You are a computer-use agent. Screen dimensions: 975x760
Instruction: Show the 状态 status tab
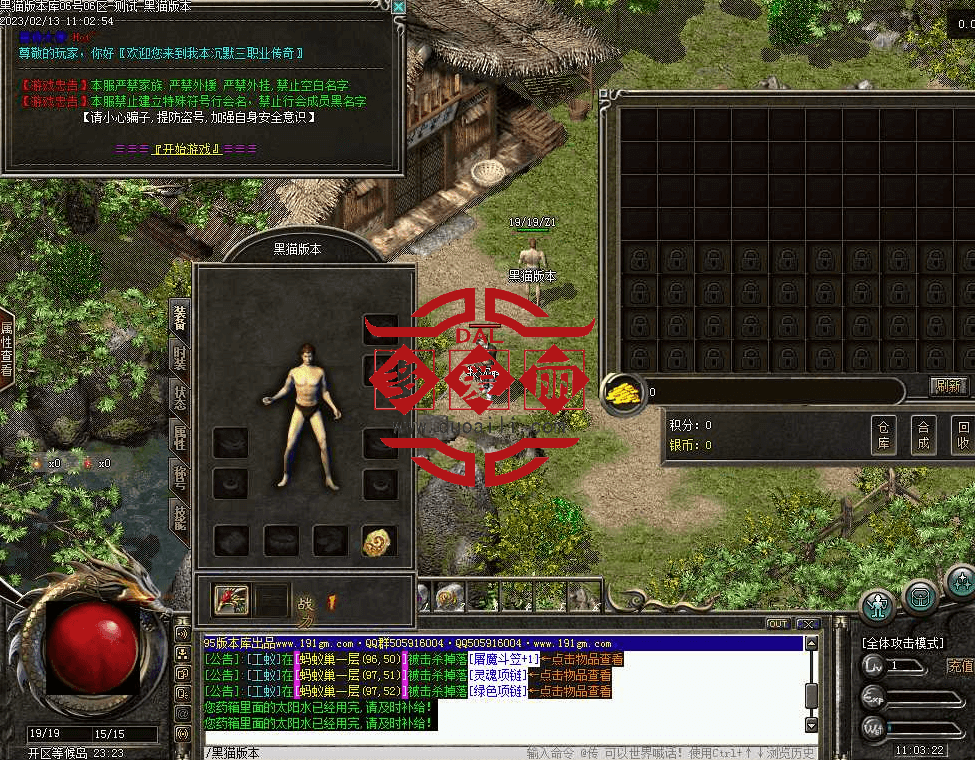[x=180, y=394]
